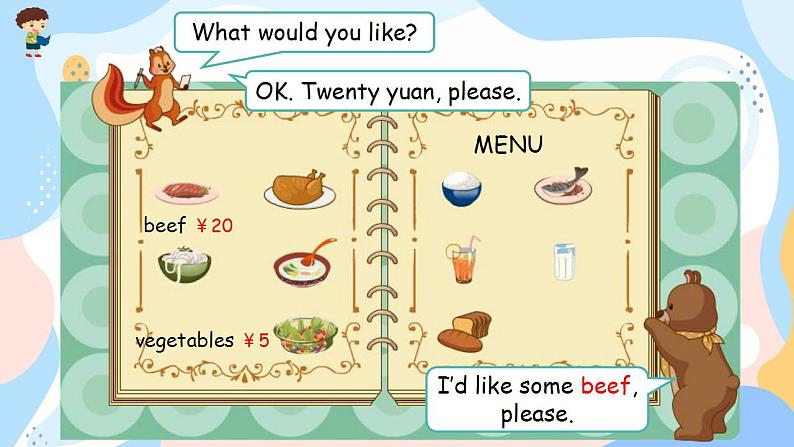The width and height of the screenshot is (794, 447).
Task: Pick the fish plate on the menu
Action: pos(562,185)
